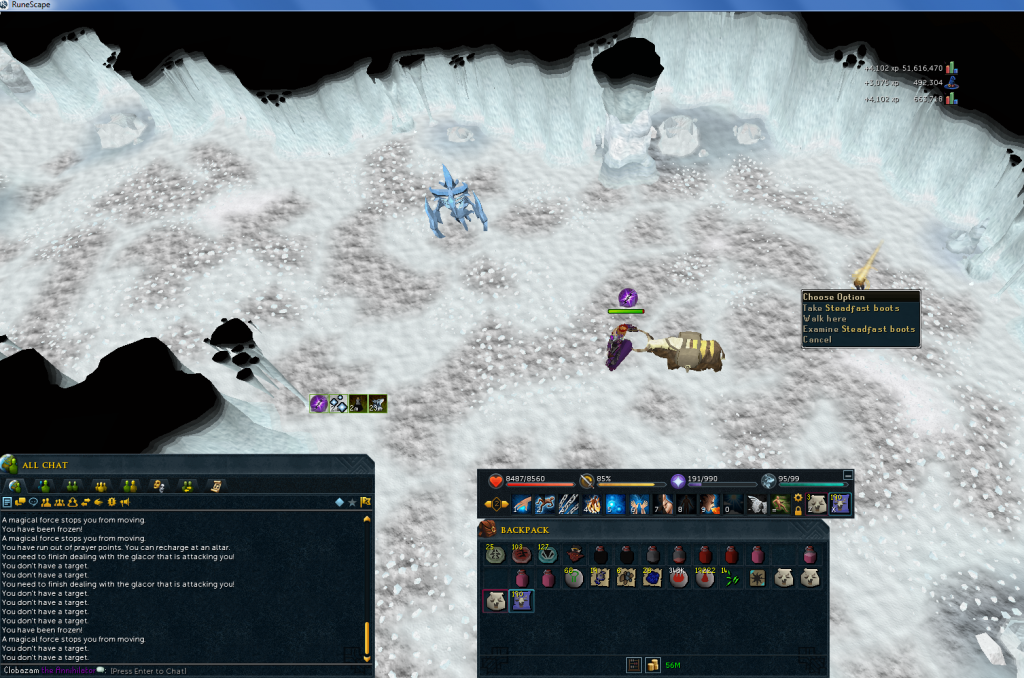The height and width of the screenshot is (678, 1024).
Task: Select Walk here in the context menu
Action: click(x=825, y=319)
